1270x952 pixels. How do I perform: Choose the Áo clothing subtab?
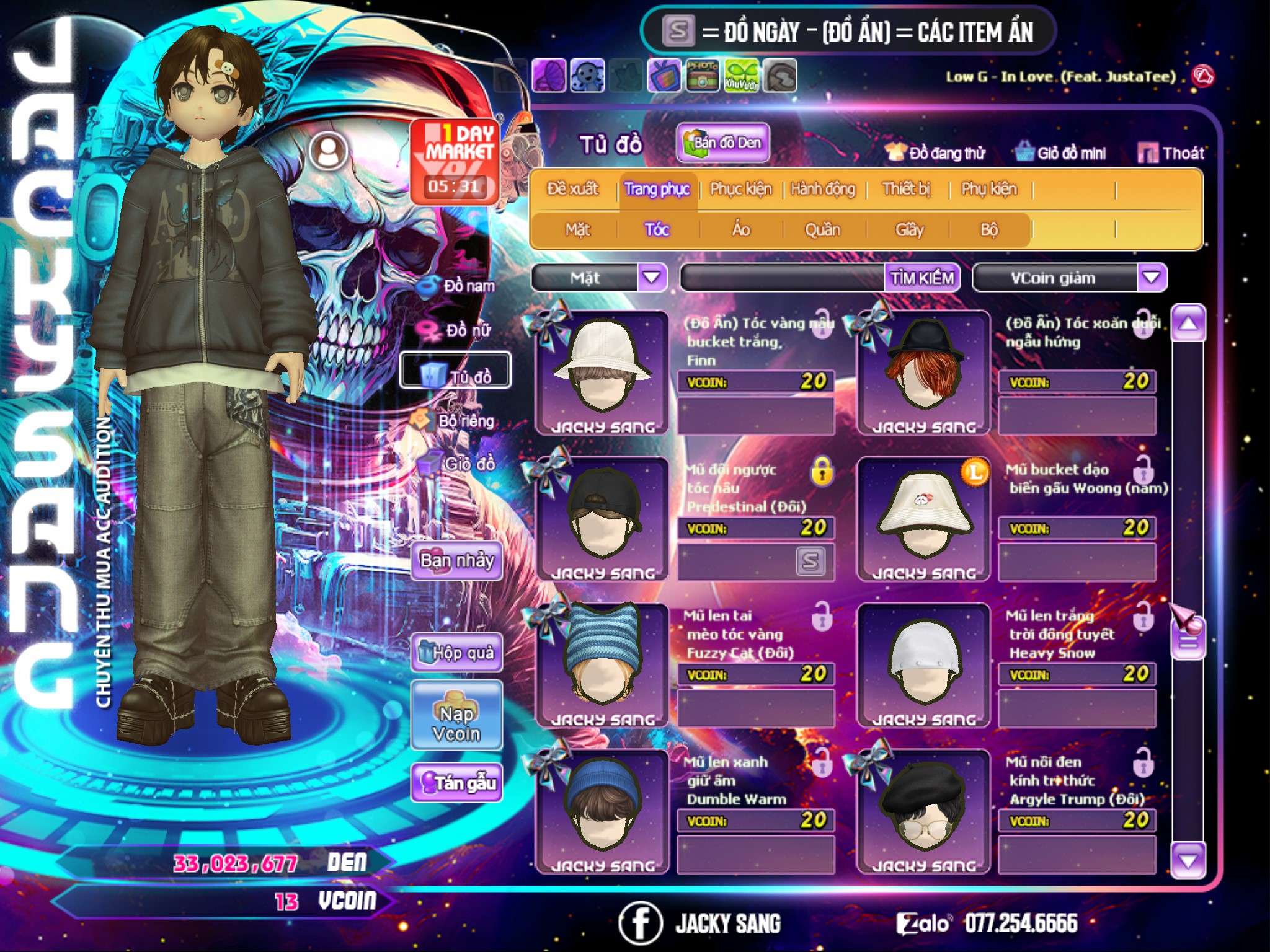click(740, 230)
